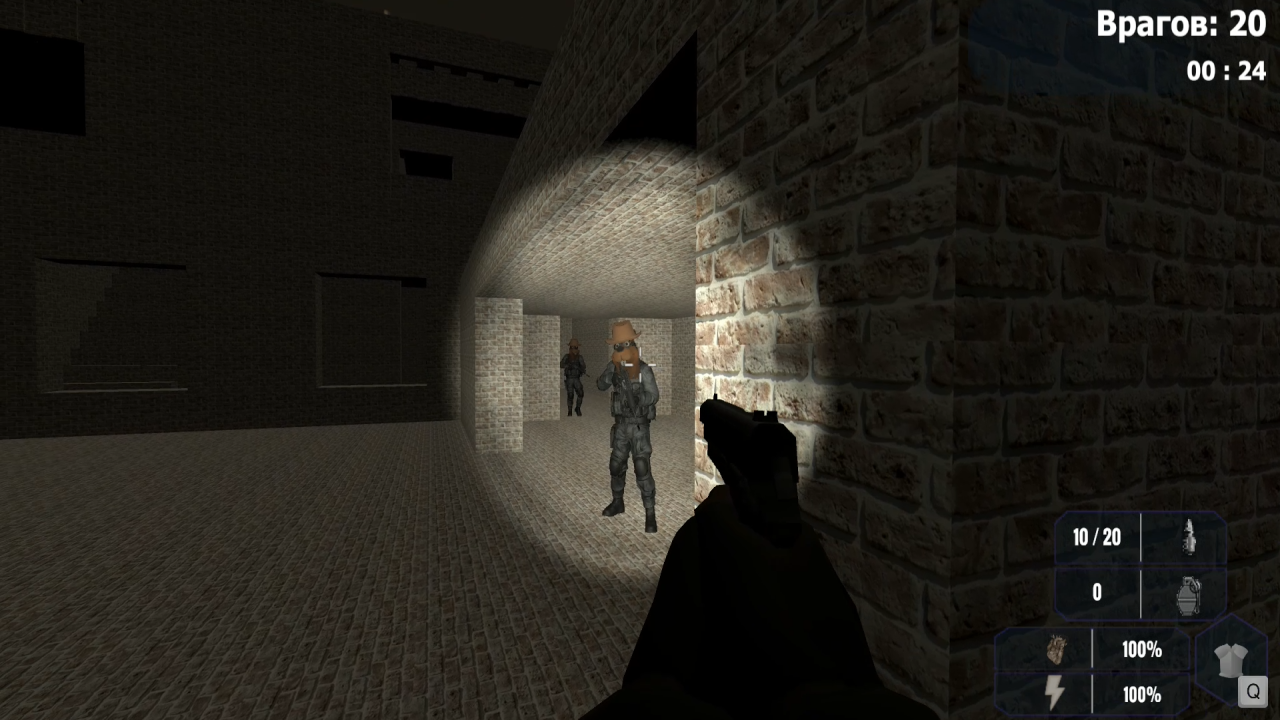
Task: Select the grenade icon in the HUD
Action: coord(1190,592)
